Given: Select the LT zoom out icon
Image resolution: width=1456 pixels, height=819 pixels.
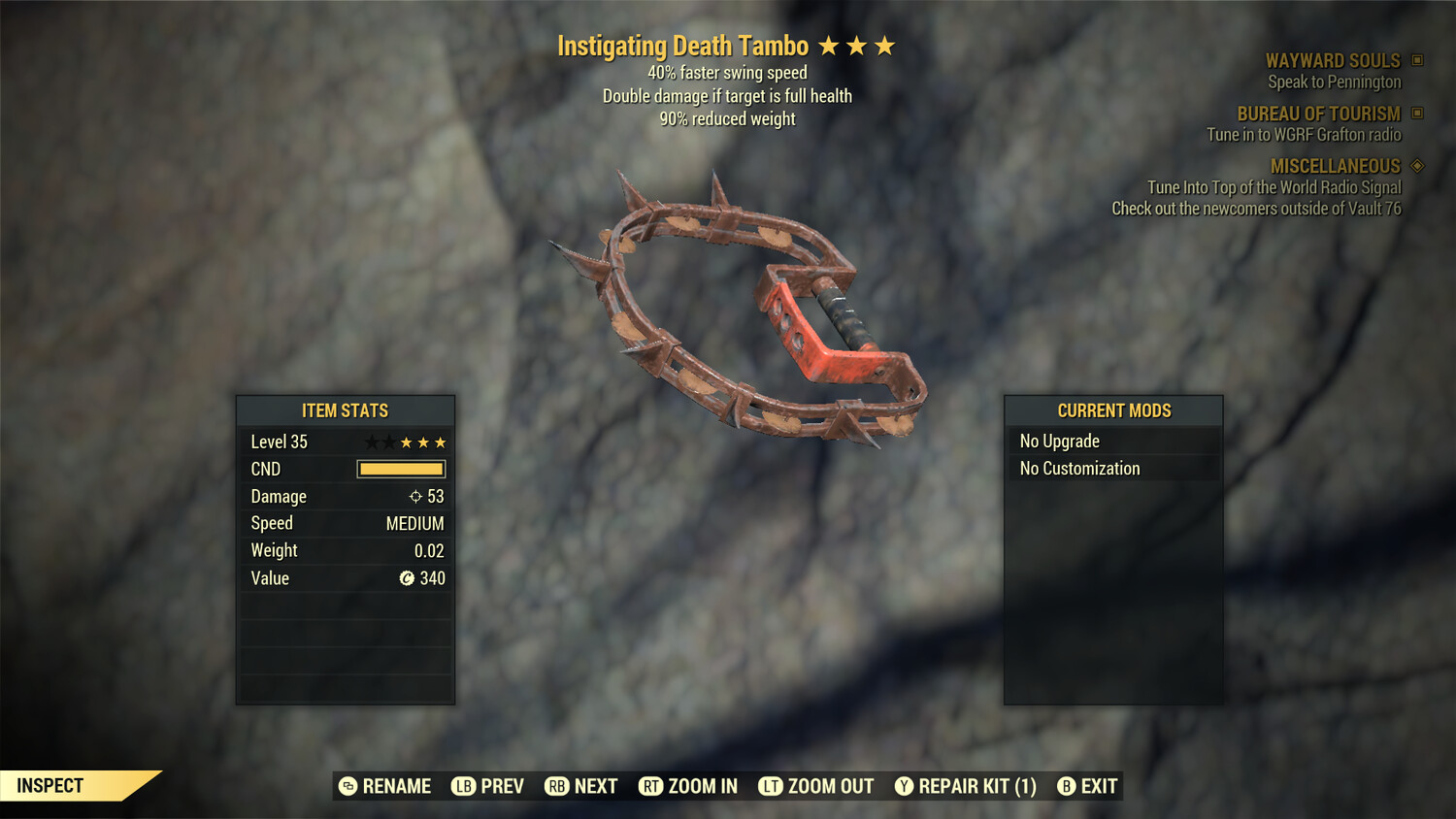Looking at the screenshot, I should [772, 786].
